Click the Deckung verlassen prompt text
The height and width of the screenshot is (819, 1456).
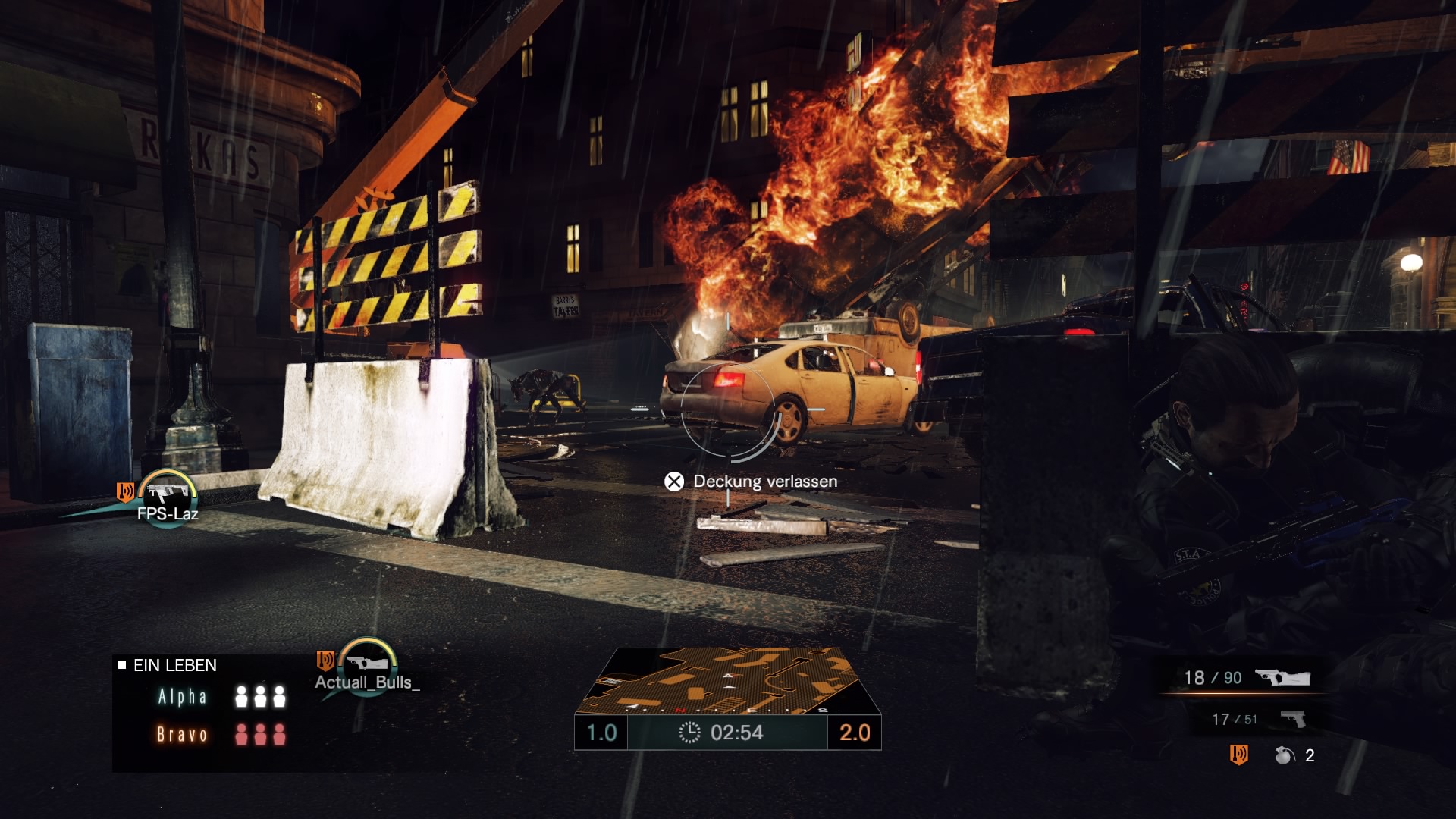coord(764,481)
